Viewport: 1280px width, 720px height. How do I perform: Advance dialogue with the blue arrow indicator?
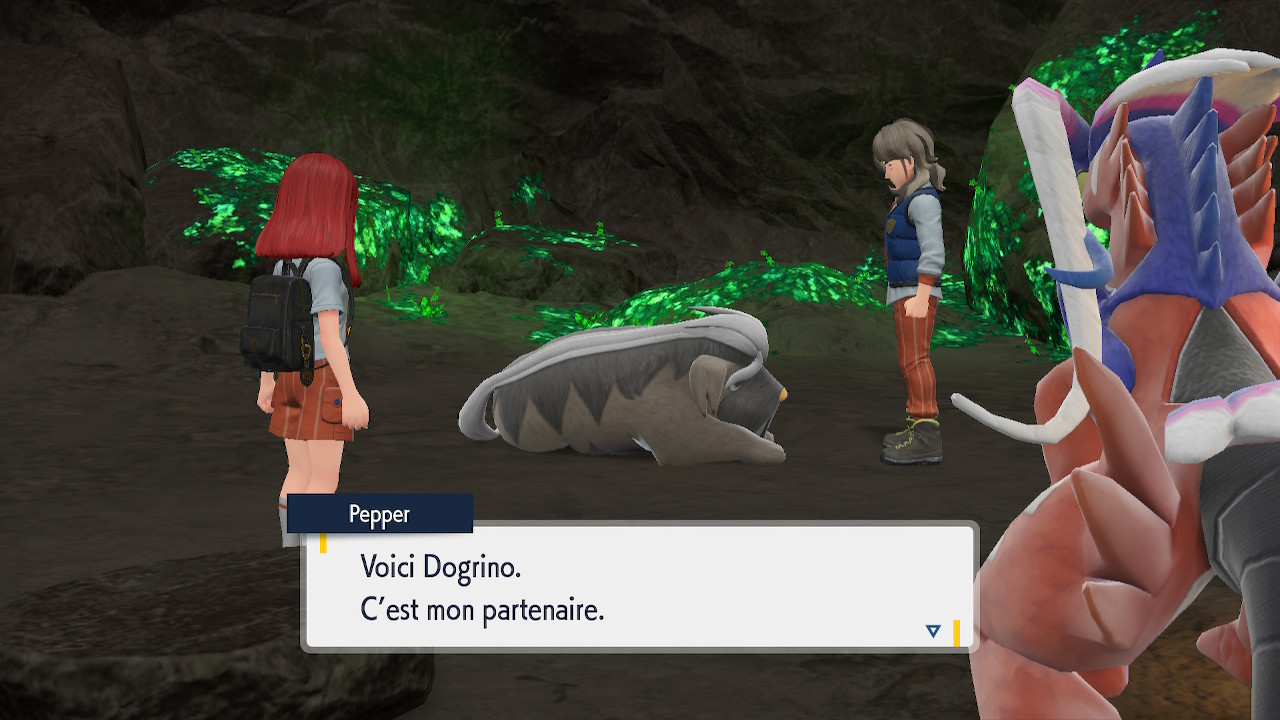(x=933, y=631)
